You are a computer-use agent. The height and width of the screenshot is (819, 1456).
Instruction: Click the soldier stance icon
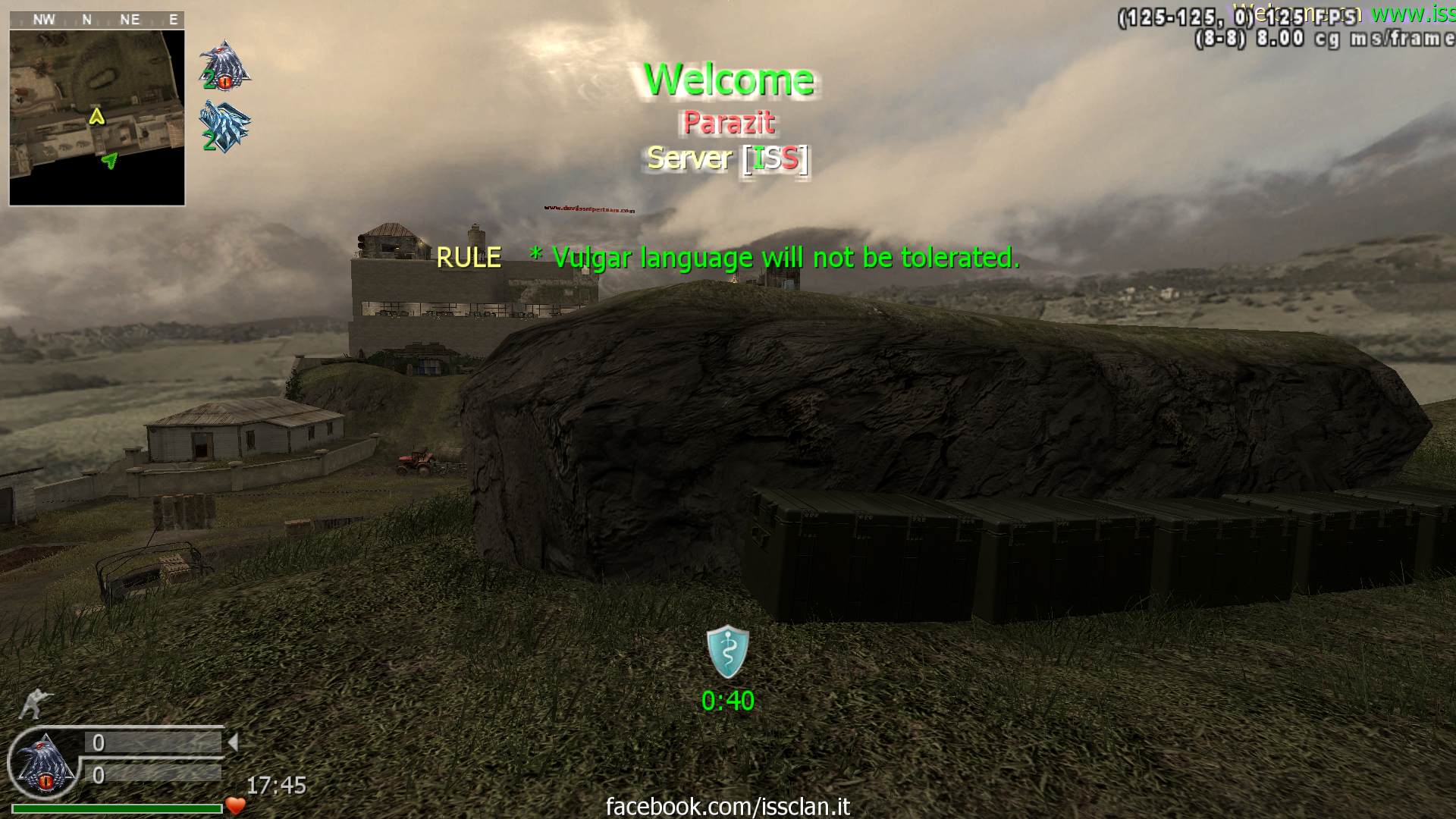coord(32,704)
